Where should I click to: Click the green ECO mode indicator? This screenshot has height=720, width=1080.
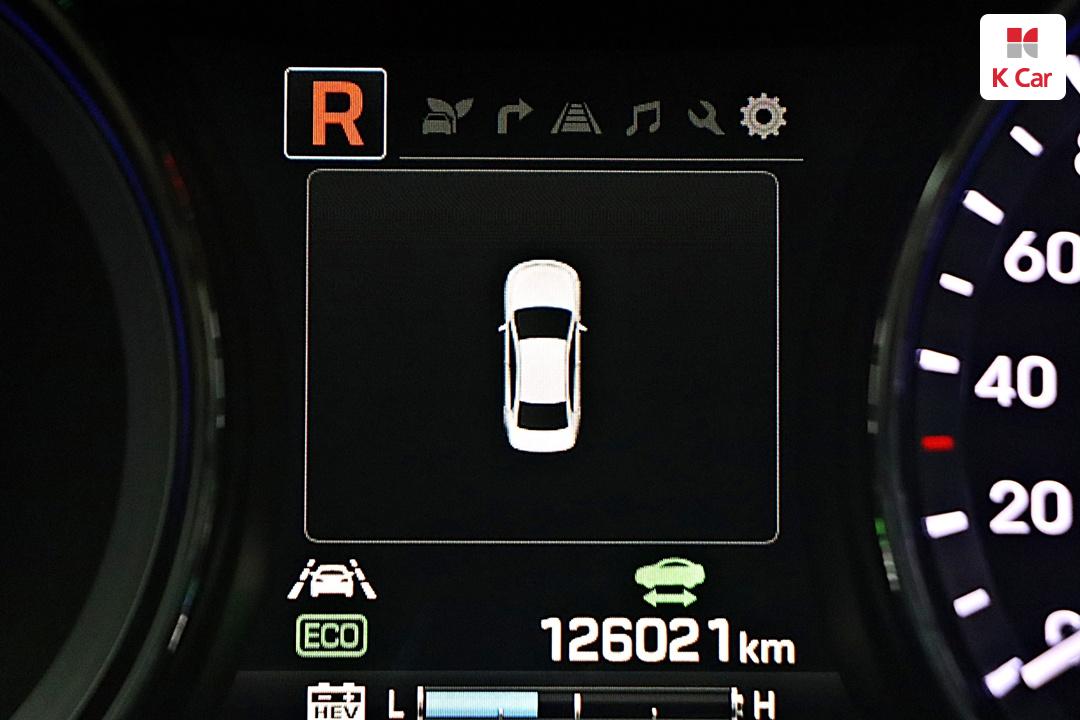coord(331,635)
